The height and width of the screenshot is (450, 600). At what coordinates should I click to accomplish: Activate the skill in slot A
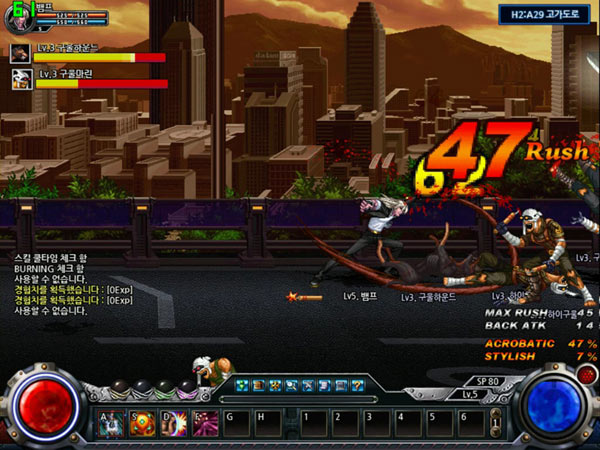coord(111,423)
